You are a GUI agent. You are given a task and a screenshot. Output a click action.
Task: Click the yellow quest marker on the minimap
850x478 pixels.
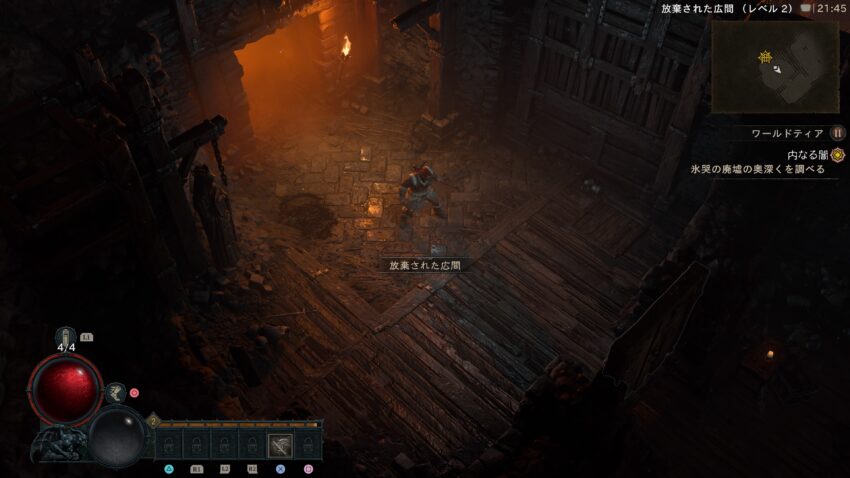pyautogui.click(x=765, y=58)
